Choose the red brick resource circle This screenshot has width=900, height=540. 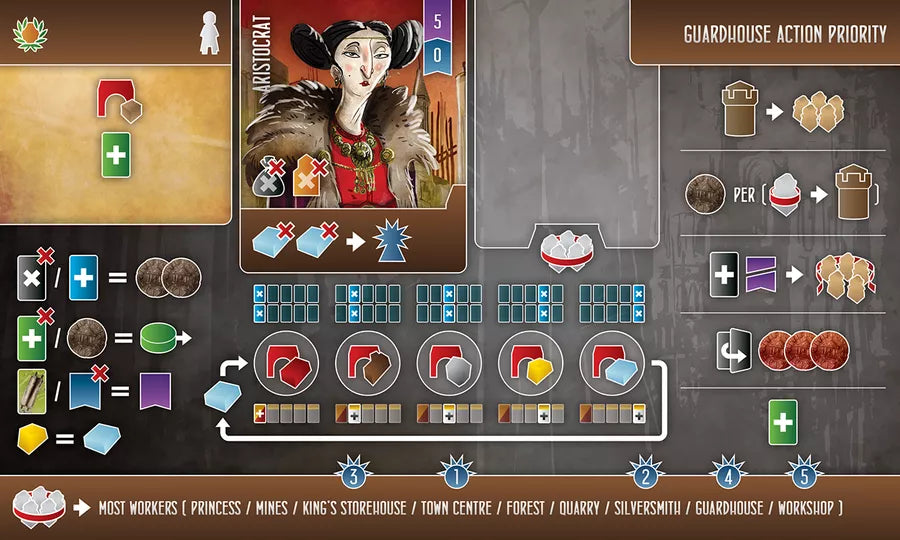(x=288, y=362)
